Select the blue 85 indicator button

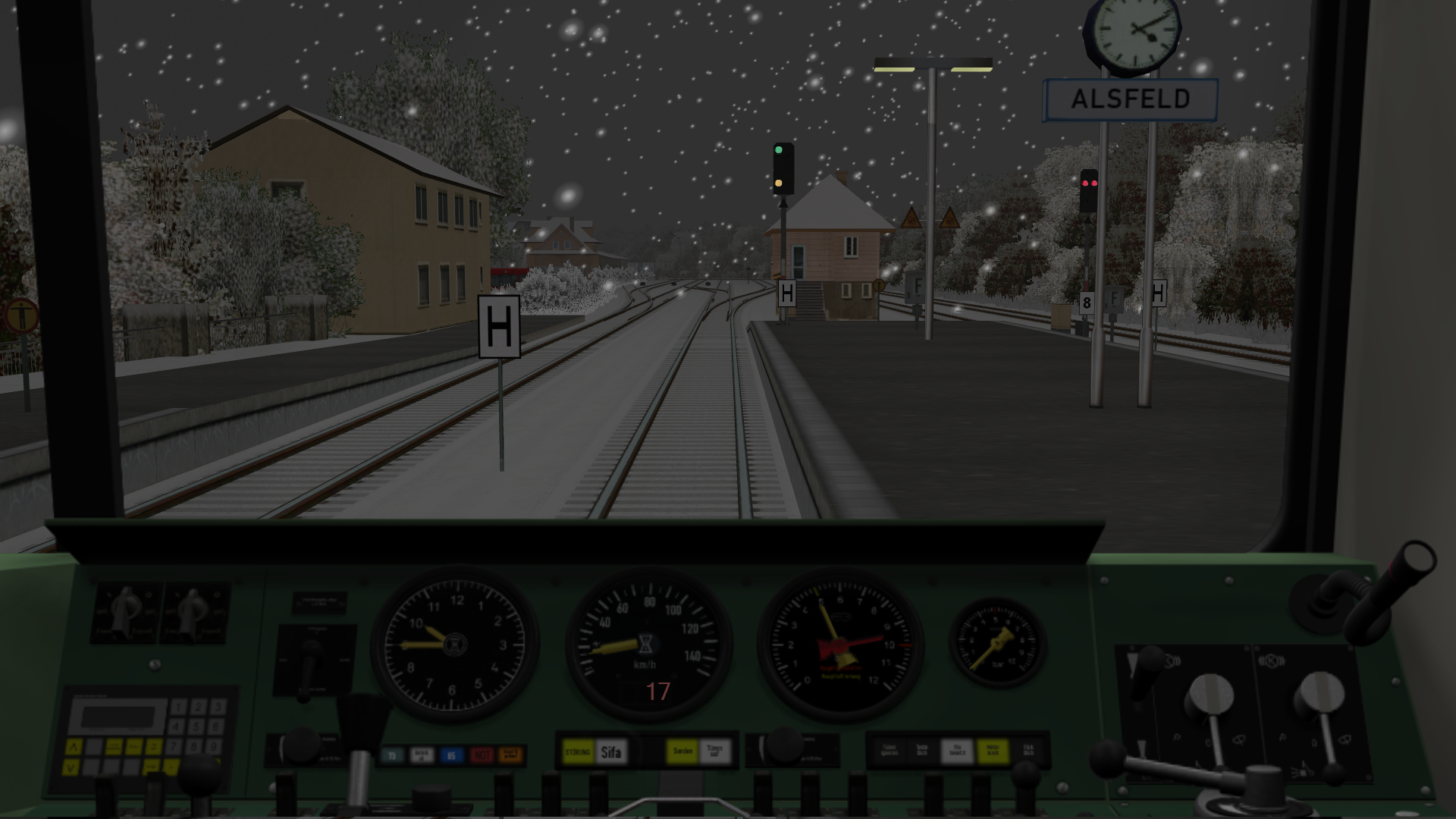coord(451,755)
